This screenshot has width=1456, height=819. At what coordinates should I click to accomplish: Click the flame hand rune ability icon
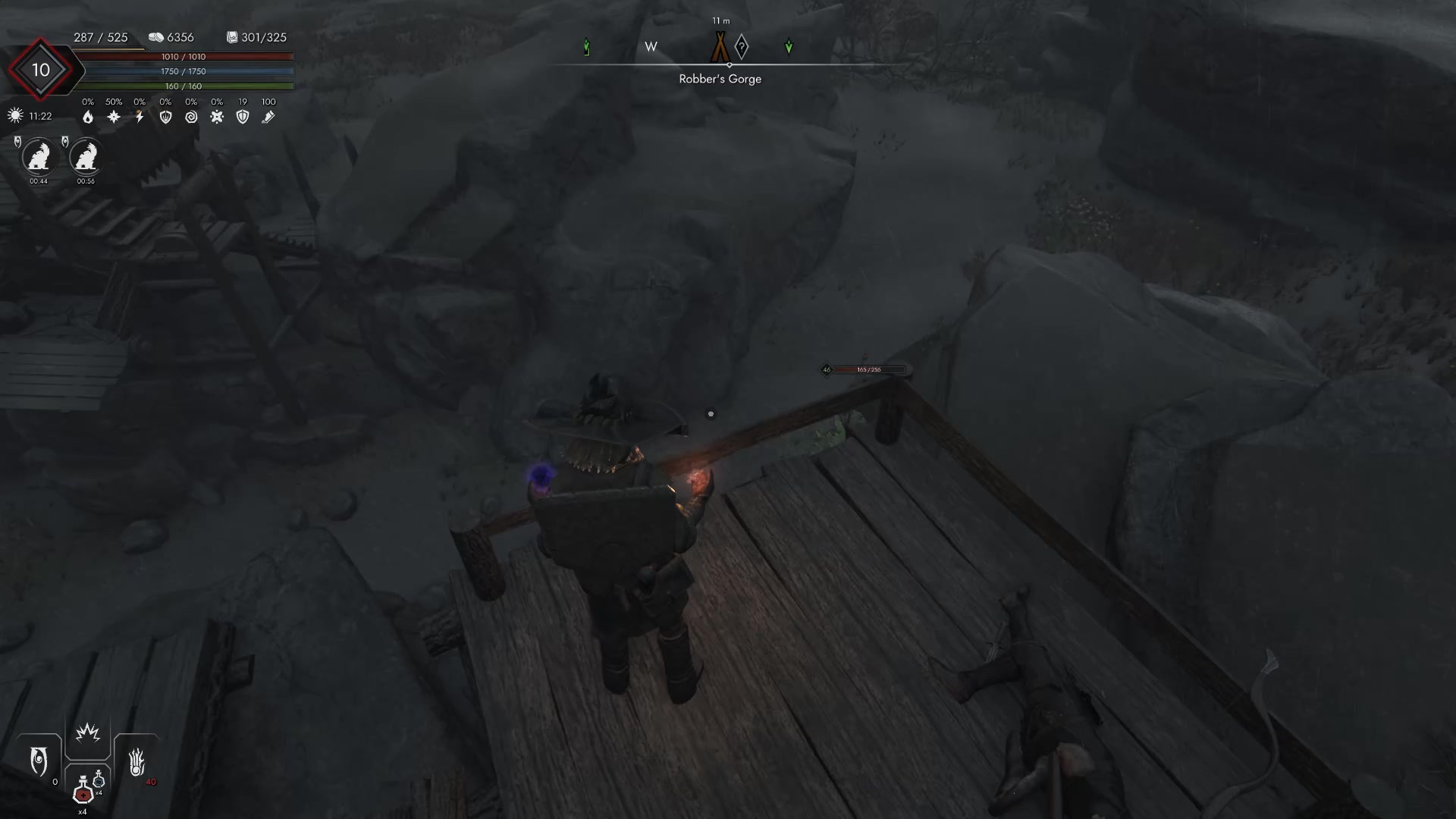click(x=137, y=761)
